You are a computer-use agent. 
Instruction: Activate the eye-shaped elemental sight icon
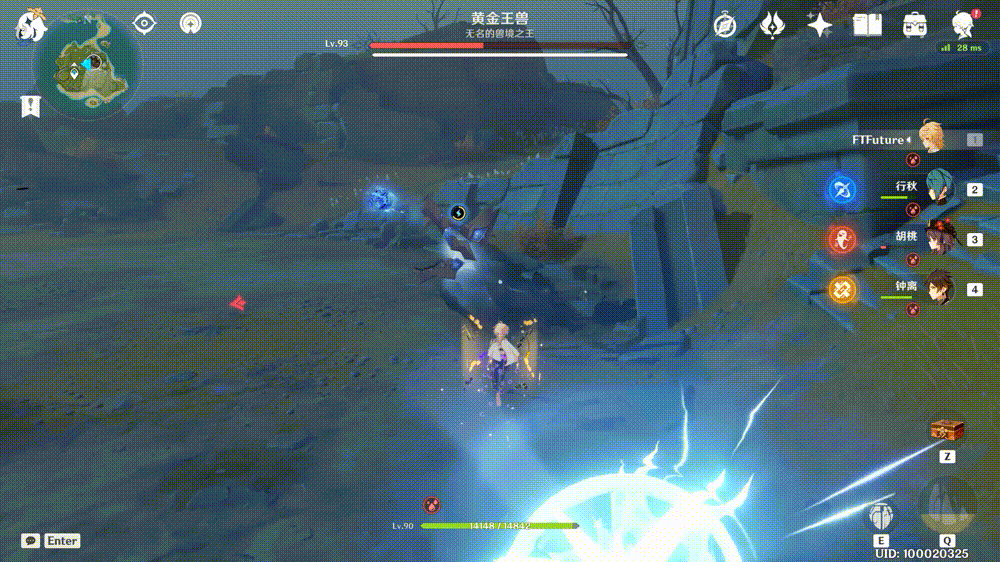tap(145, 23)
